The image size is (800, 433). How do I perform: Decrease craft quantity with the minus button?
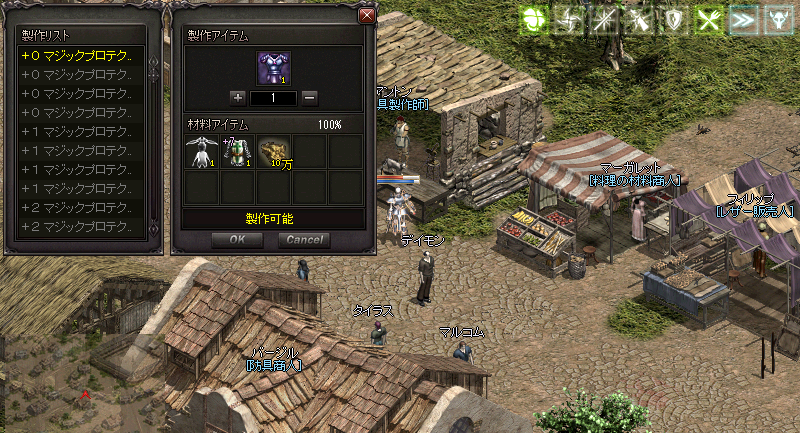point(310,97)
